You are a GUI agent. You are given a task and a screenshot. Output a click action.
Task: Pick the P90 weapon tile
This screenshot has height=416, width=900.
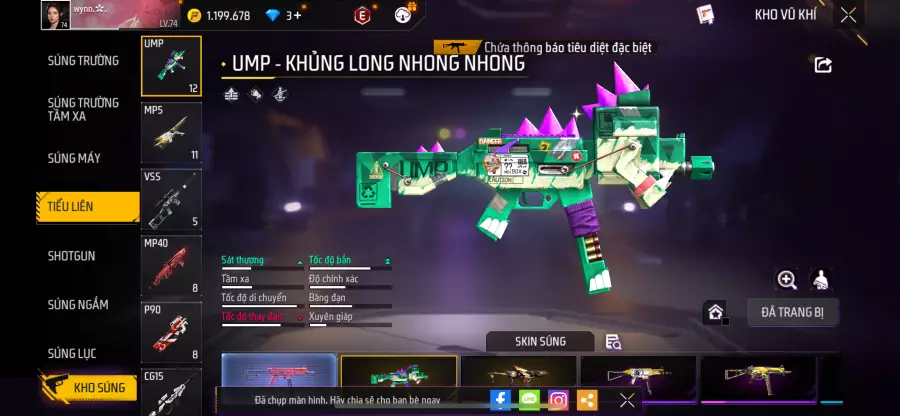click(x=171, y=331)
